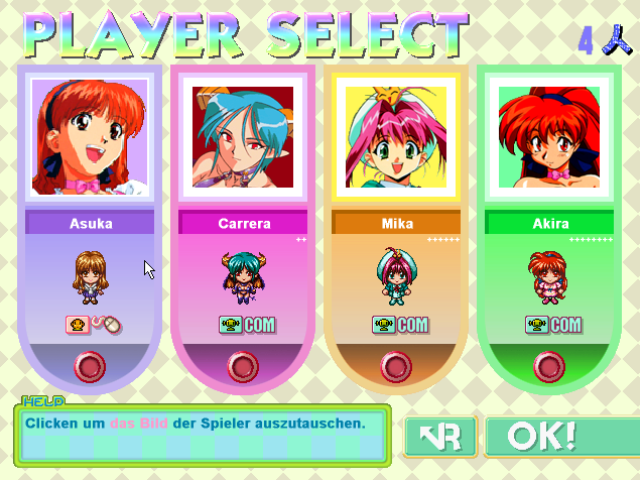The image size is (640, 480).
Task: Select Mika's portrait image
Action: 396,137
